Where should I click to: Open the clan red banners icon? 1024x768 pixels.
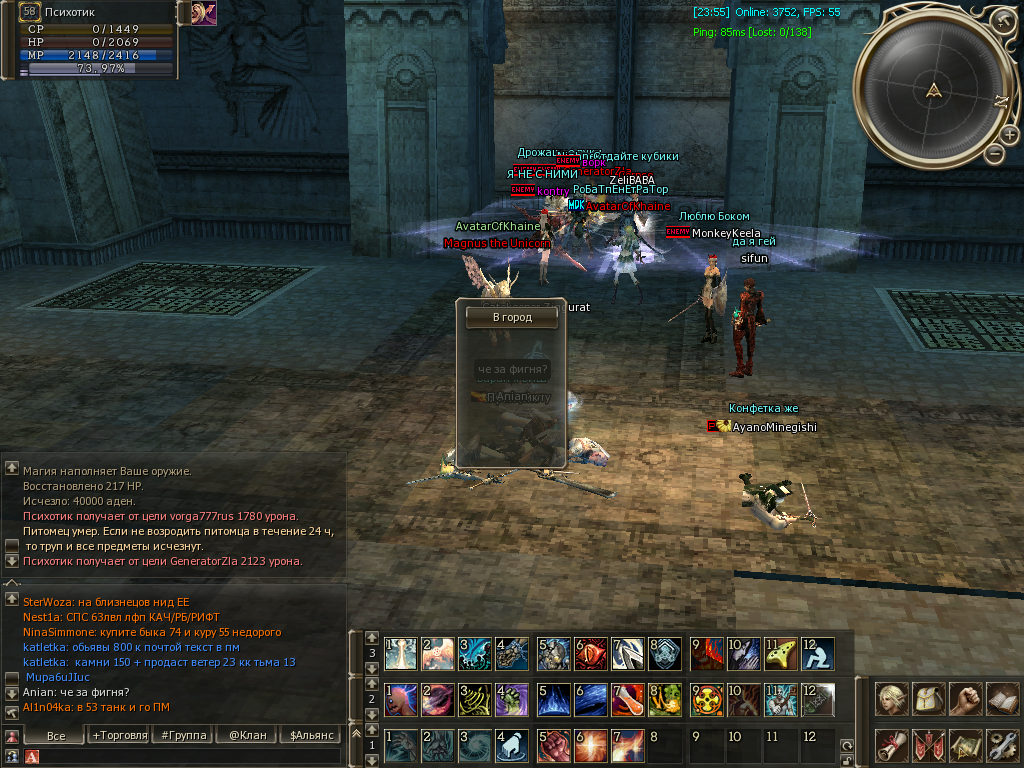[x=929, y=745]
